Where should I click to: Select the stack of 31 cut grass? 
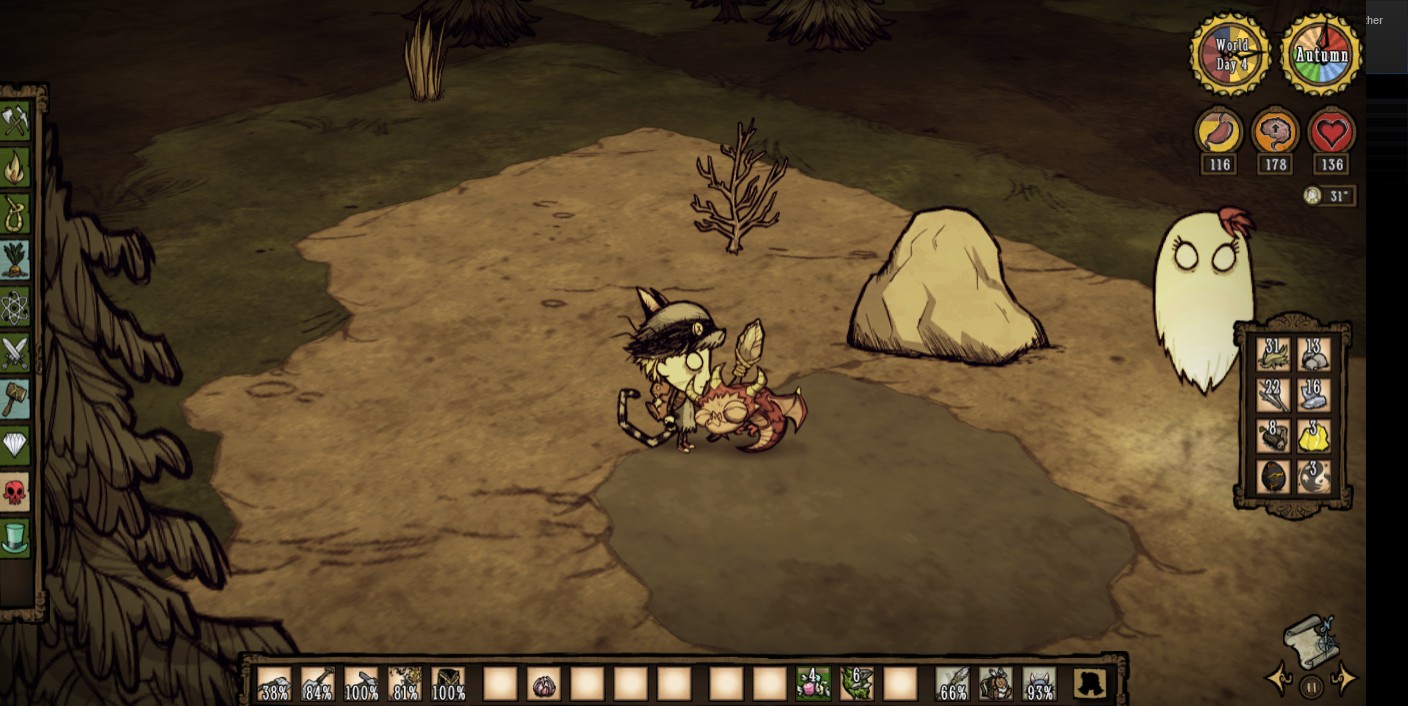1274,355
